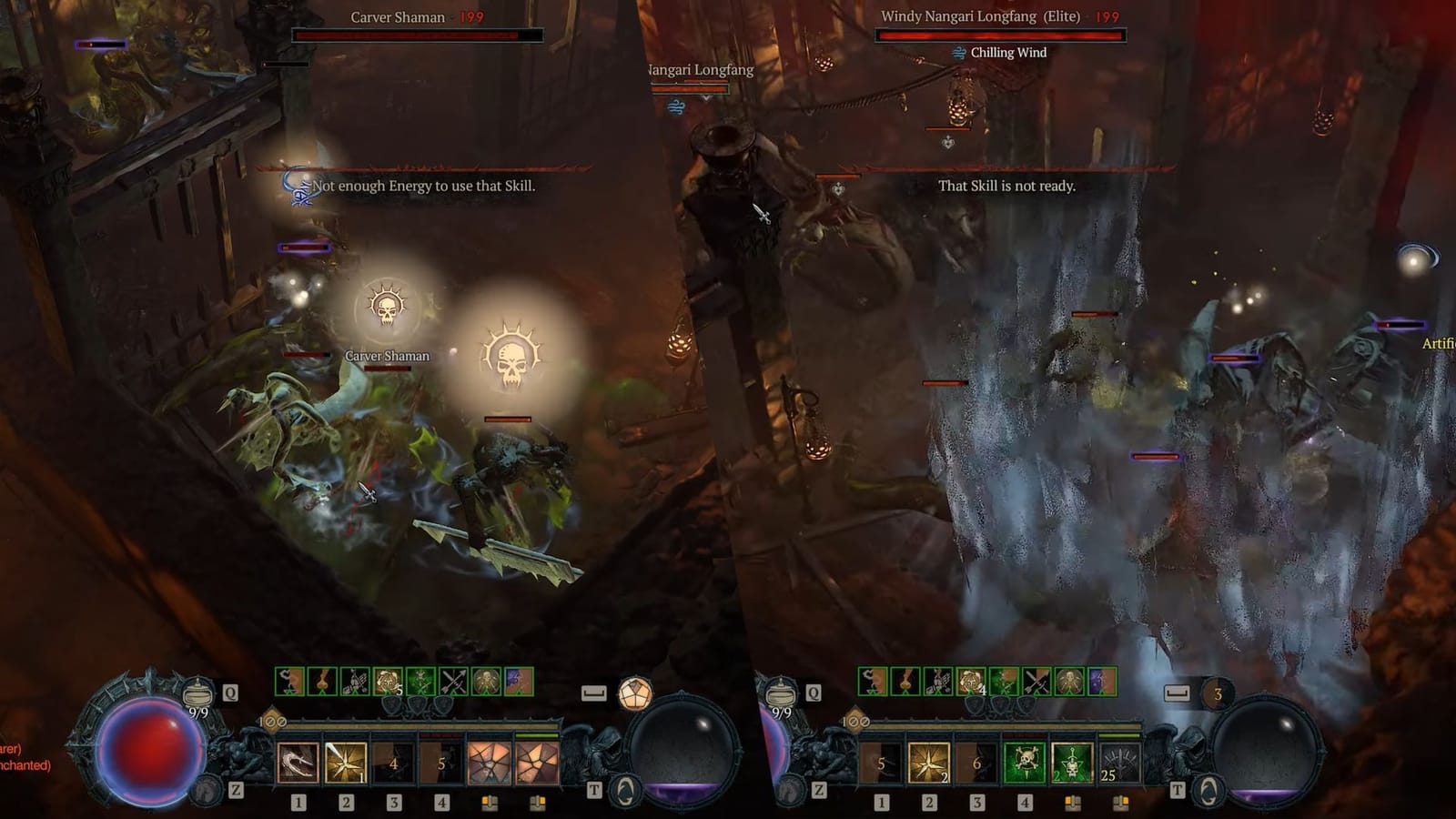Click the number 1 keybind label
This screenshot has height=819, width=1456.
coord(298,803)
